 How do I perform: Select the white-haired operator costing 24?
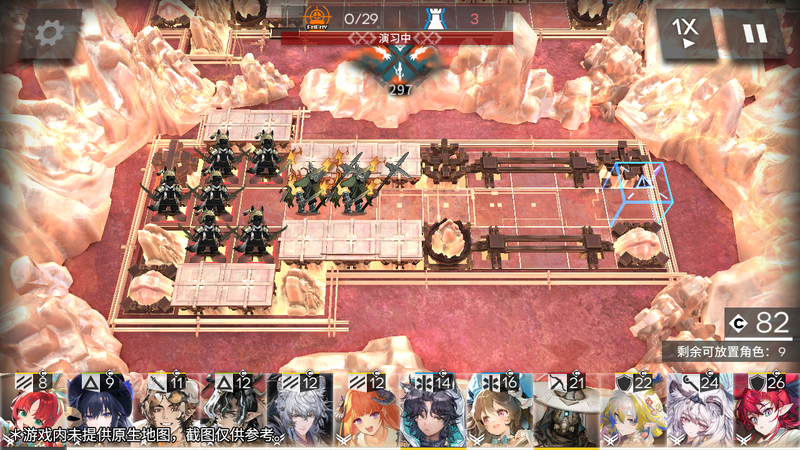point(697,412)
